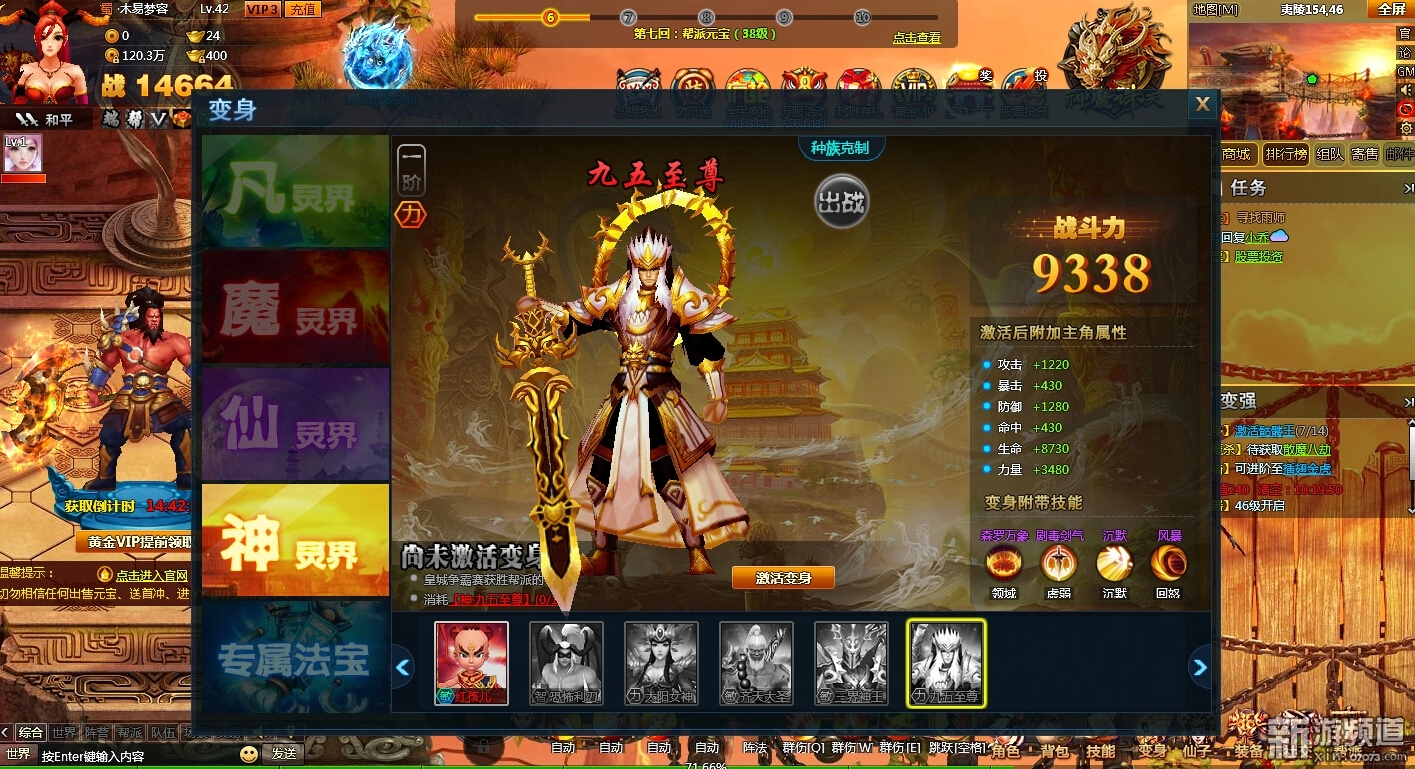The height and width of the screenshot is (769, 1415).
Task: Click the round 出战 button
Action: (x=841, y=201)
